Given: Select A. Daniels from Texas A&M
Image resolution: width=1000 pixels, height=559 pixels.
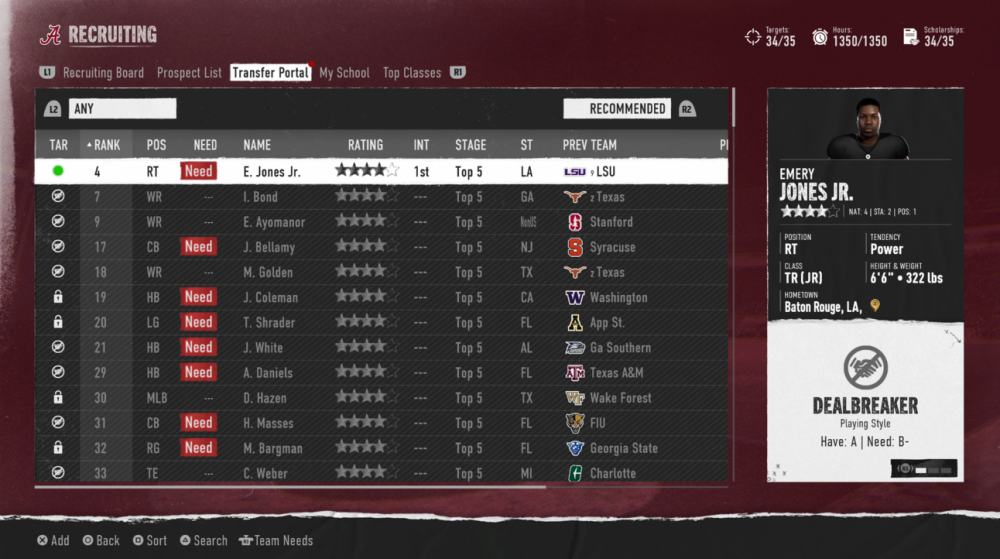Looking at the screenshot, I should 268,372.
